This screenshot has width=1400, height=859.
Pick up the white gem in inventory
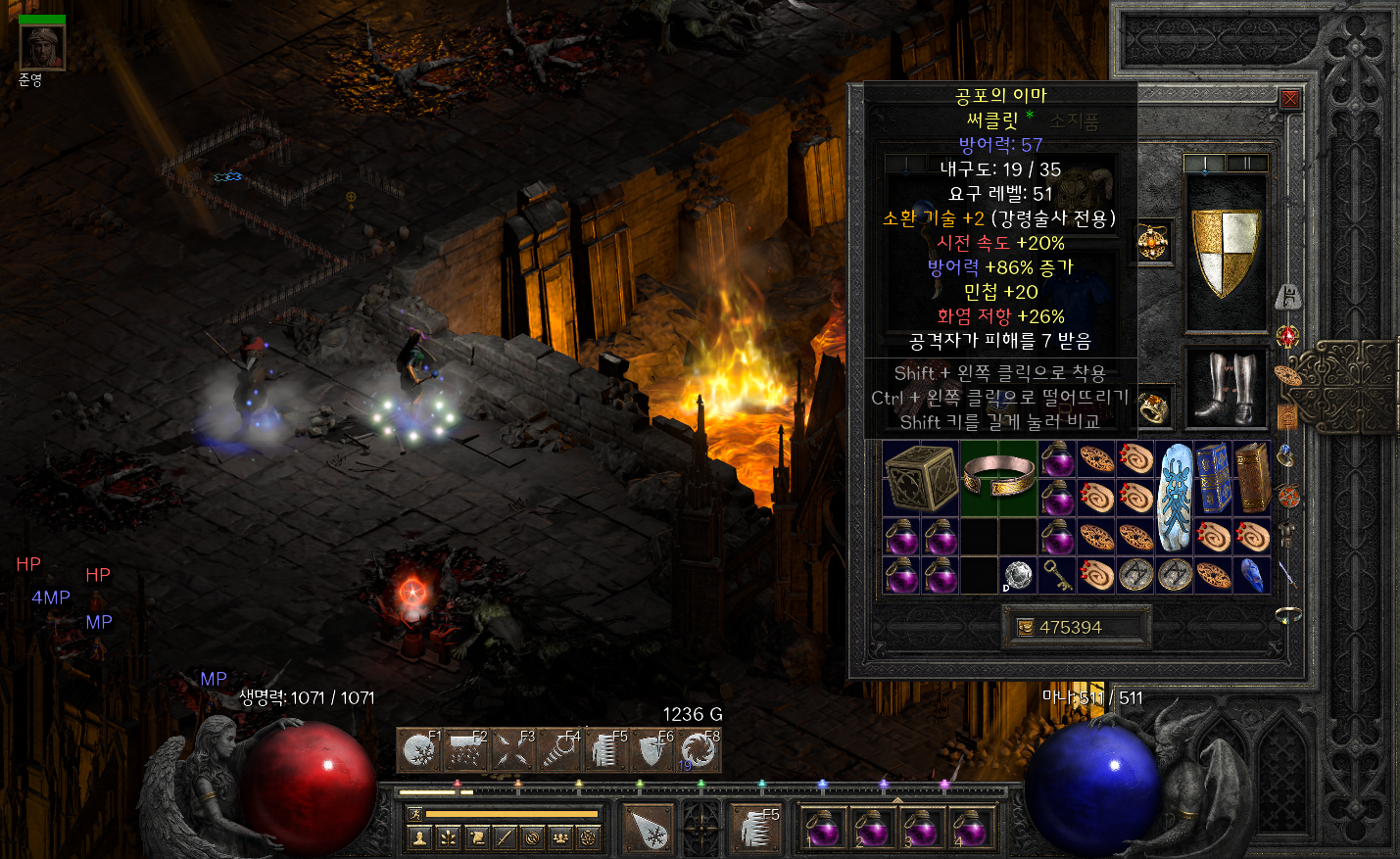point(1019,575)
